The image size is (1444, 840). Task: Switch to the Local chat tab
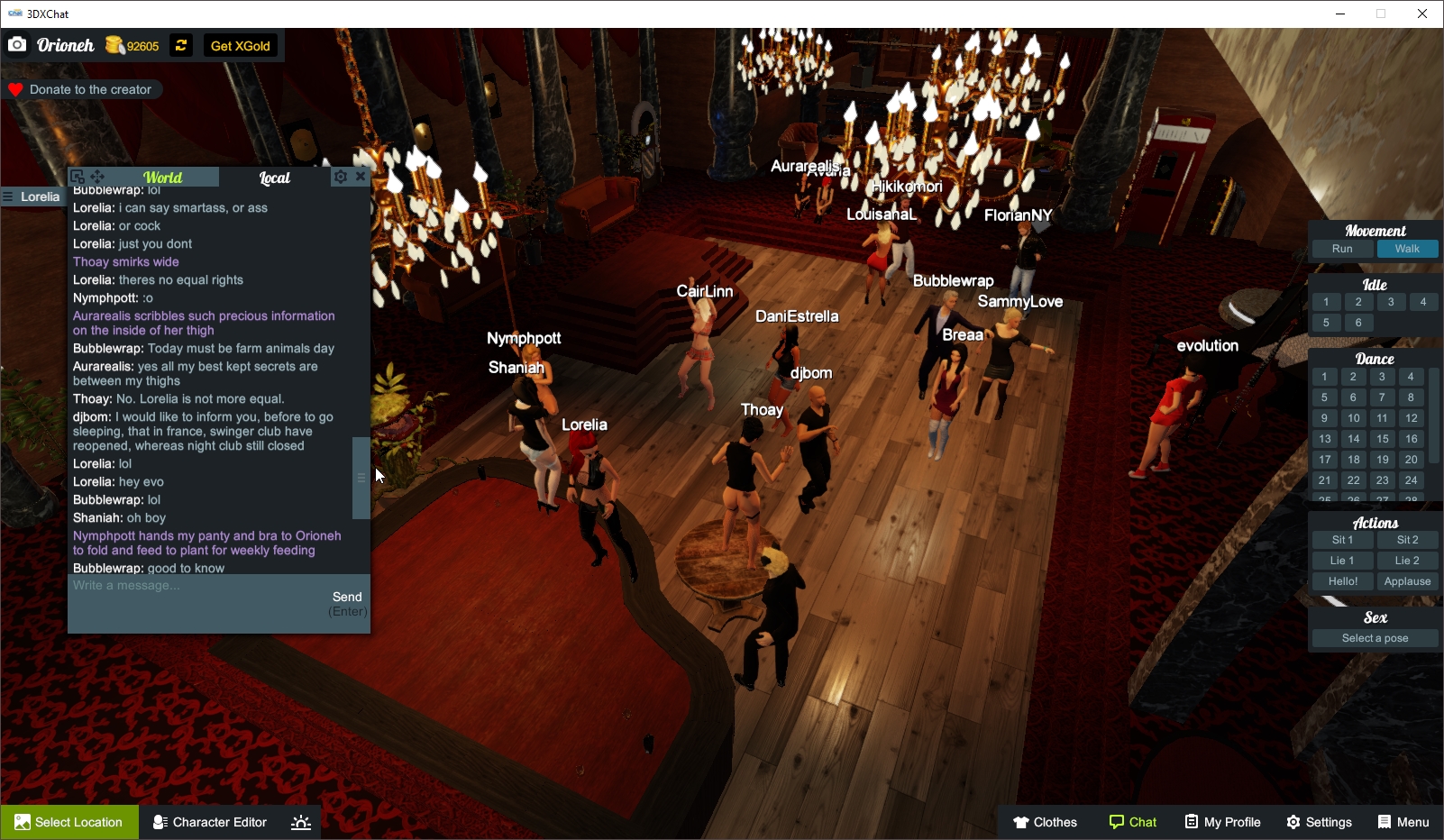pyautogui.click(x=274, y=178)
